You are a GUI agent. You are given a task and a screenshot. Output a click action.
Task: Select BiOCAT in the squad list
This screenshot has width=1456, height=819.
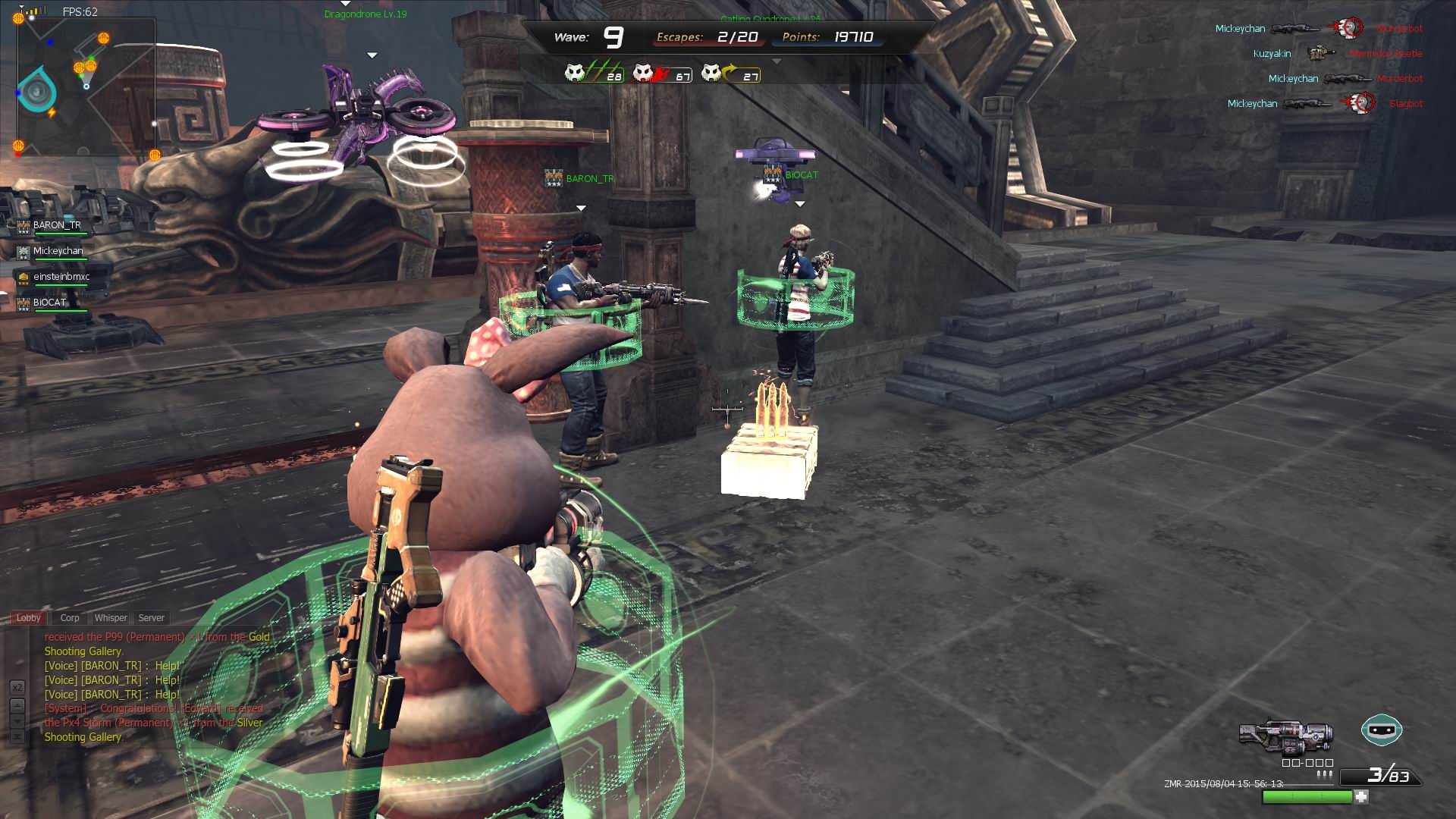coord(49,303)
